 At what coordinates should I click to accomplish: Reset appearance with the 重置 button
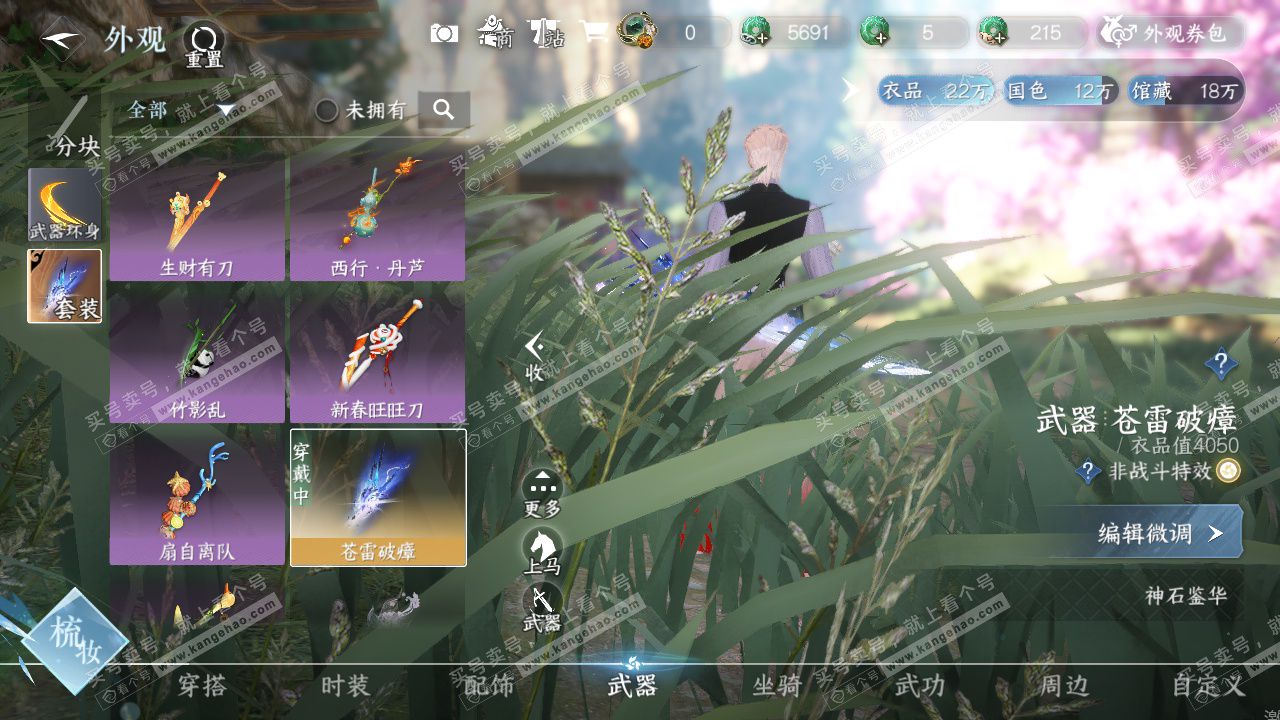204,44
